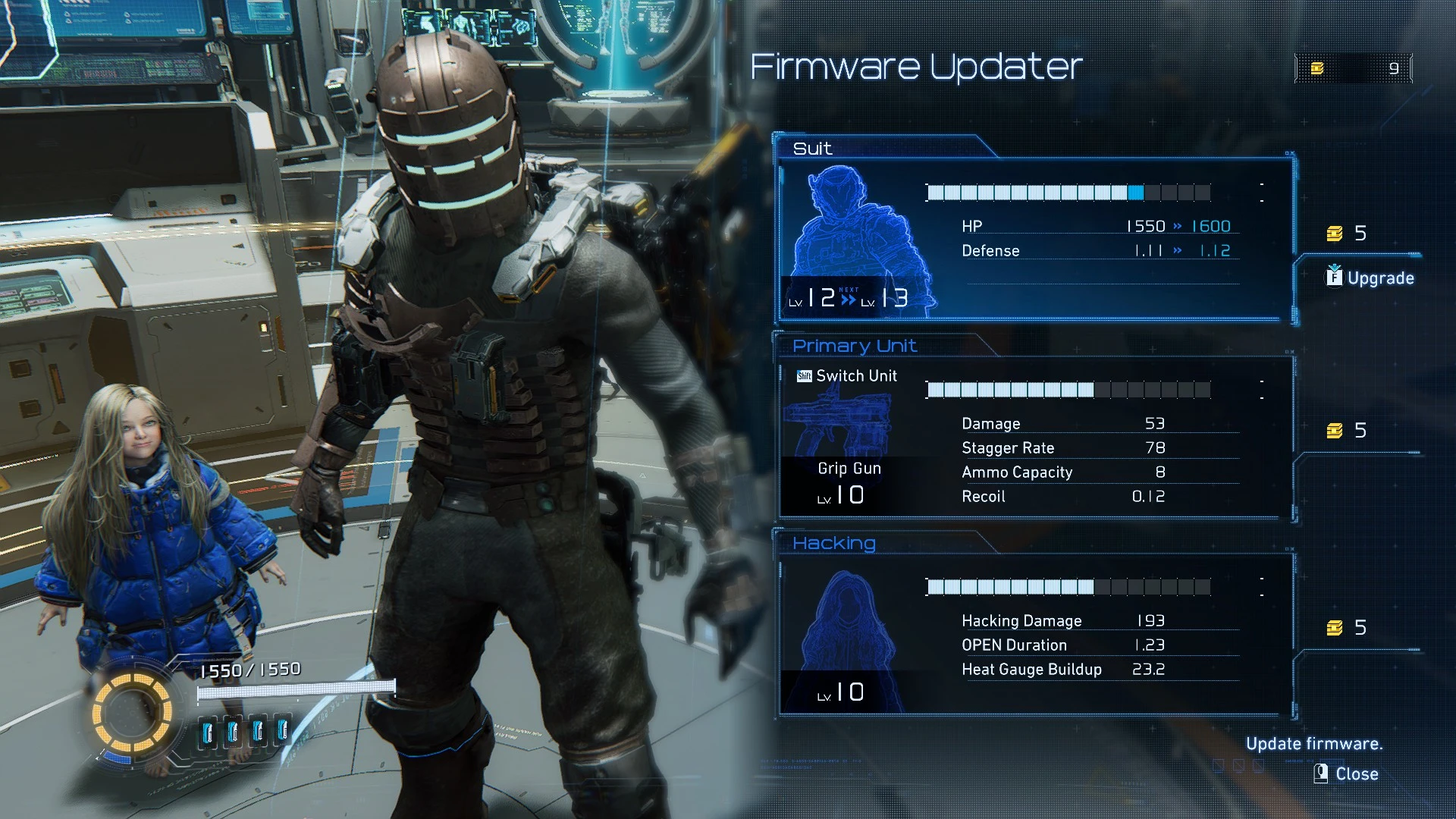Close the Firmware Updater
This screenshot has width=1456, height=819.
(x=1347, y=773)
